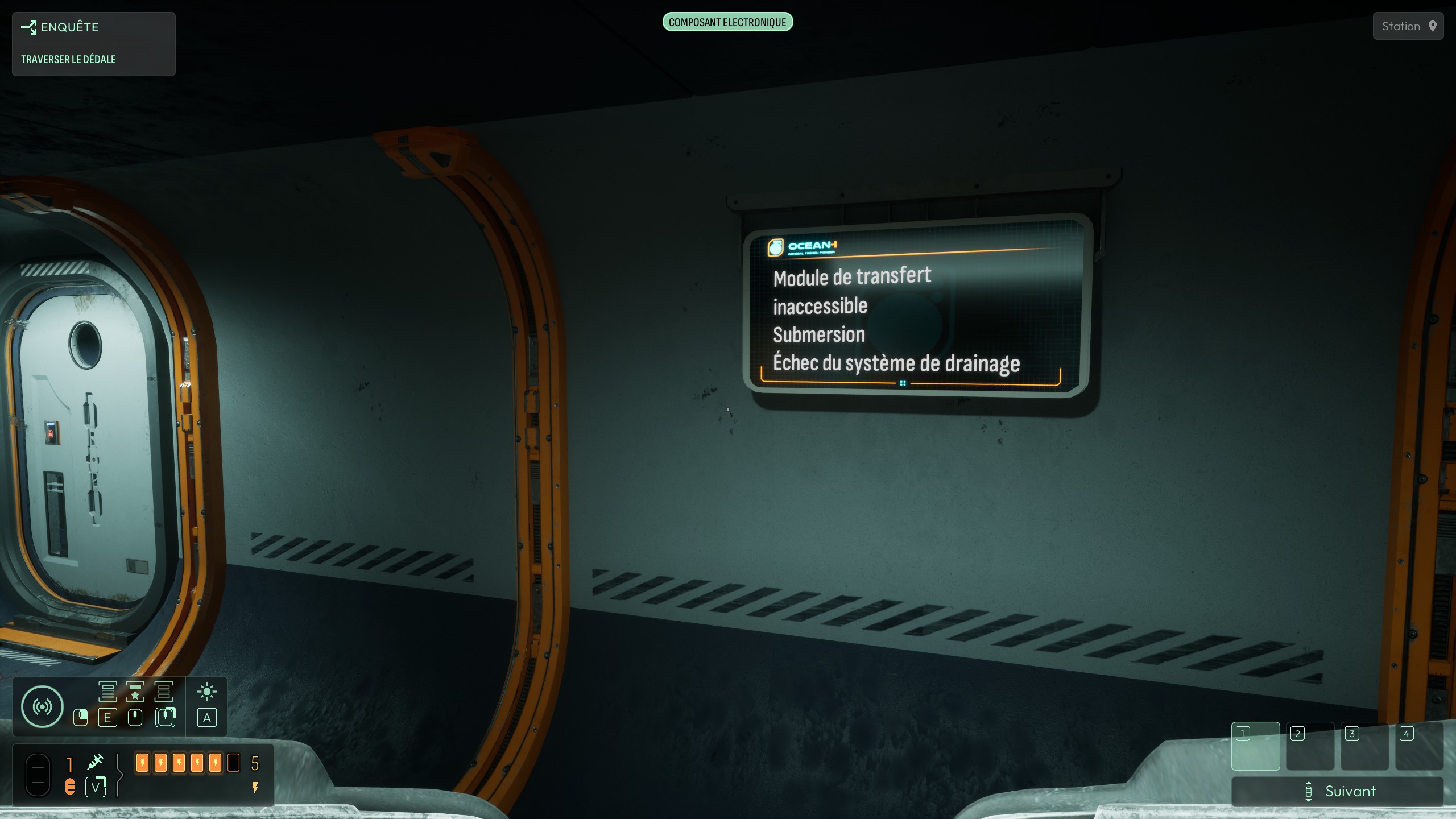
Task: Select the highlighted hotbar slot 1
Action: [x=1255, y=746]
